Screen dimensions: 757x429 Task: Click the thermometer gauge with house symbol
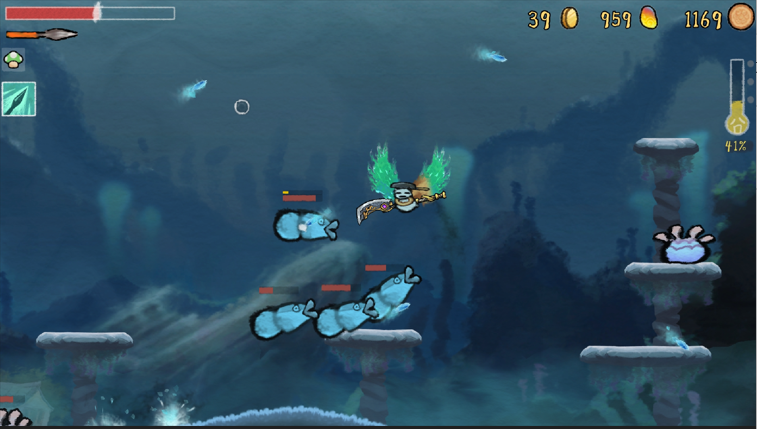pos(737,98)
